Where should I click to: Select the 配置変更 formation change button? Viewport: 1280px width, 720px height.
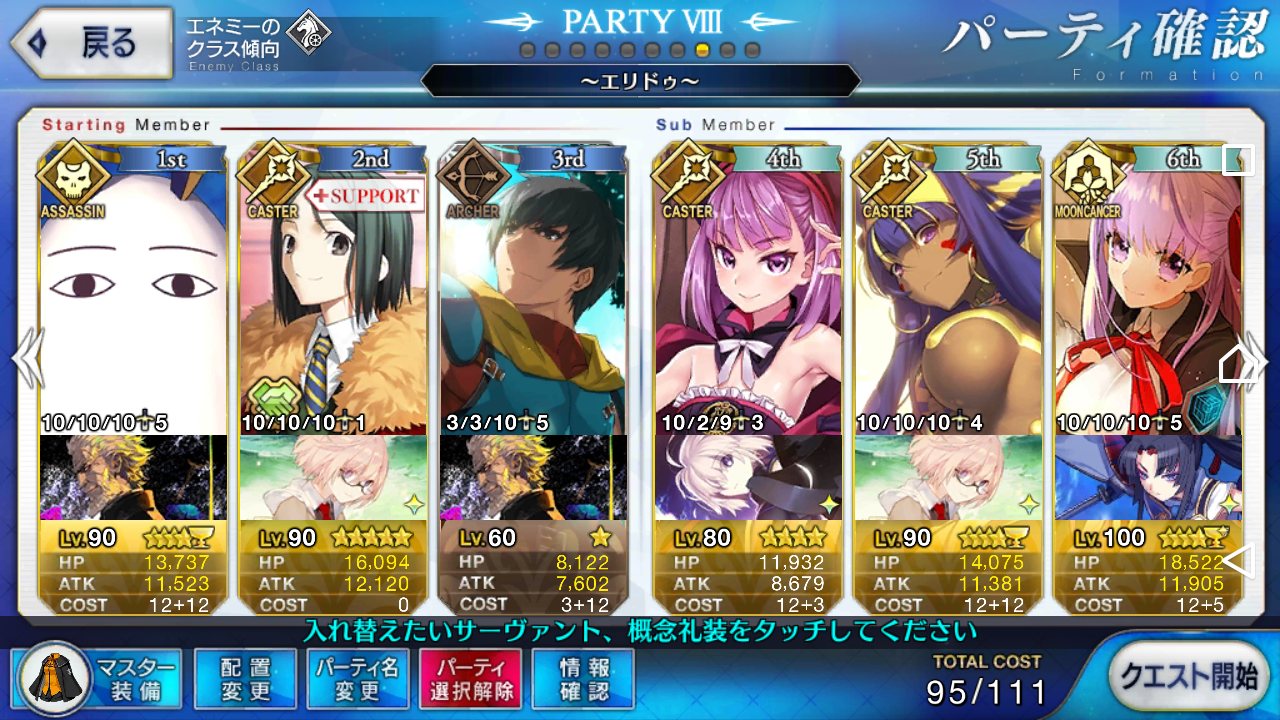[245, 679]
